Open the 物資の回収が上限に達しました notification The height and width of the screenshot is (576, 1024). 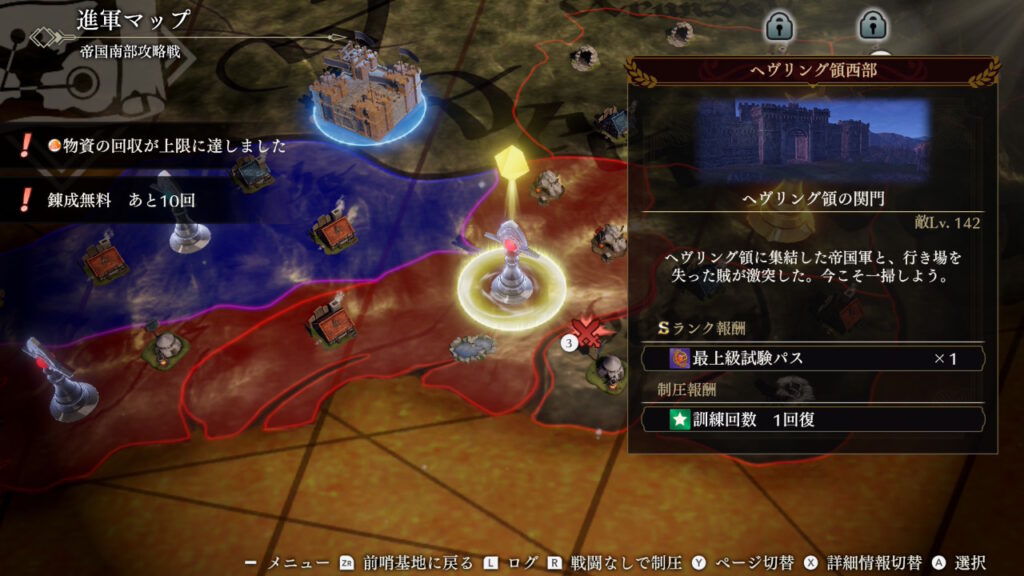[160, 147]
